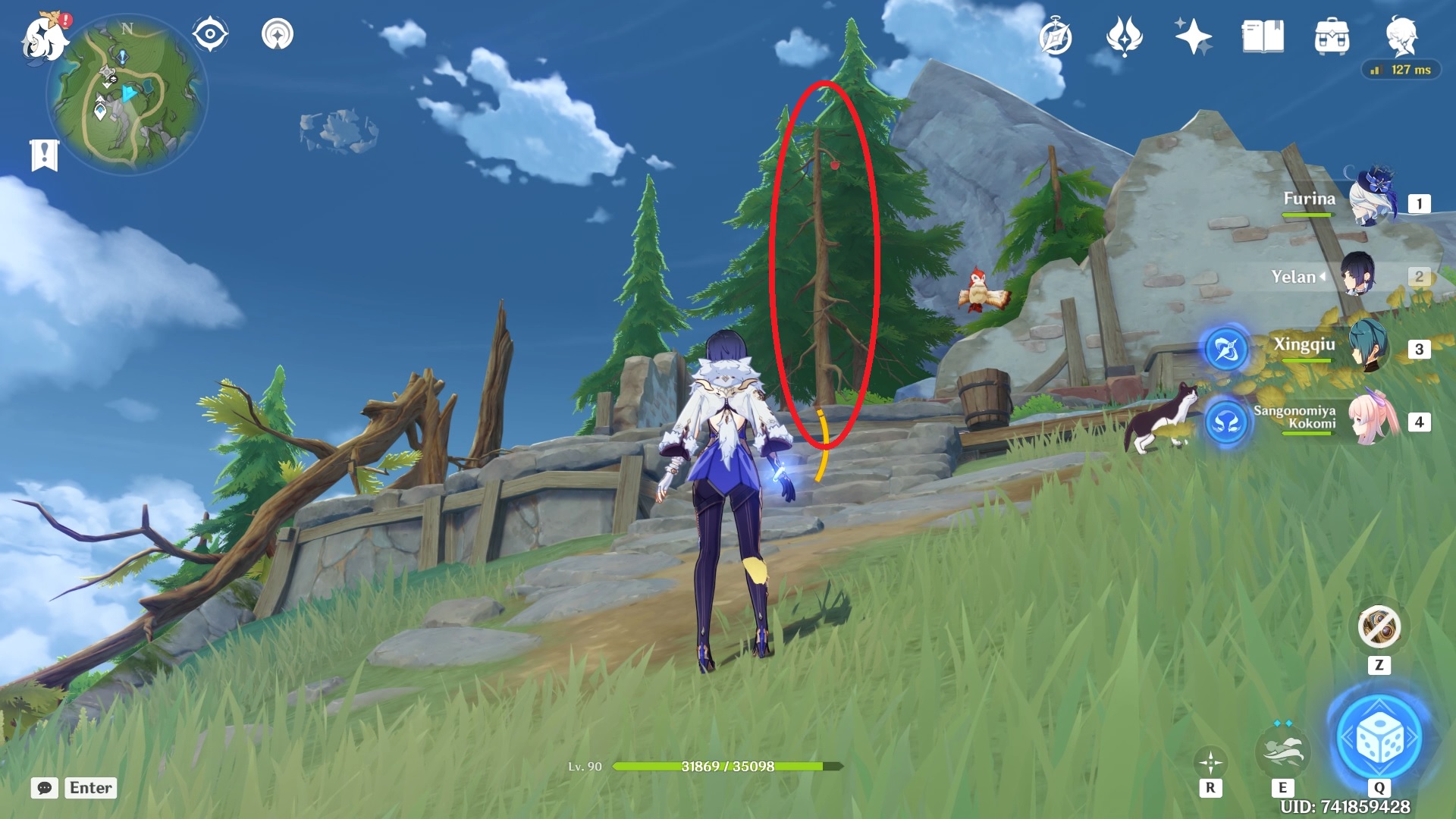Use the equipped gadget icon
This screenshot has height=819, width=1456.
[1379, 627]
